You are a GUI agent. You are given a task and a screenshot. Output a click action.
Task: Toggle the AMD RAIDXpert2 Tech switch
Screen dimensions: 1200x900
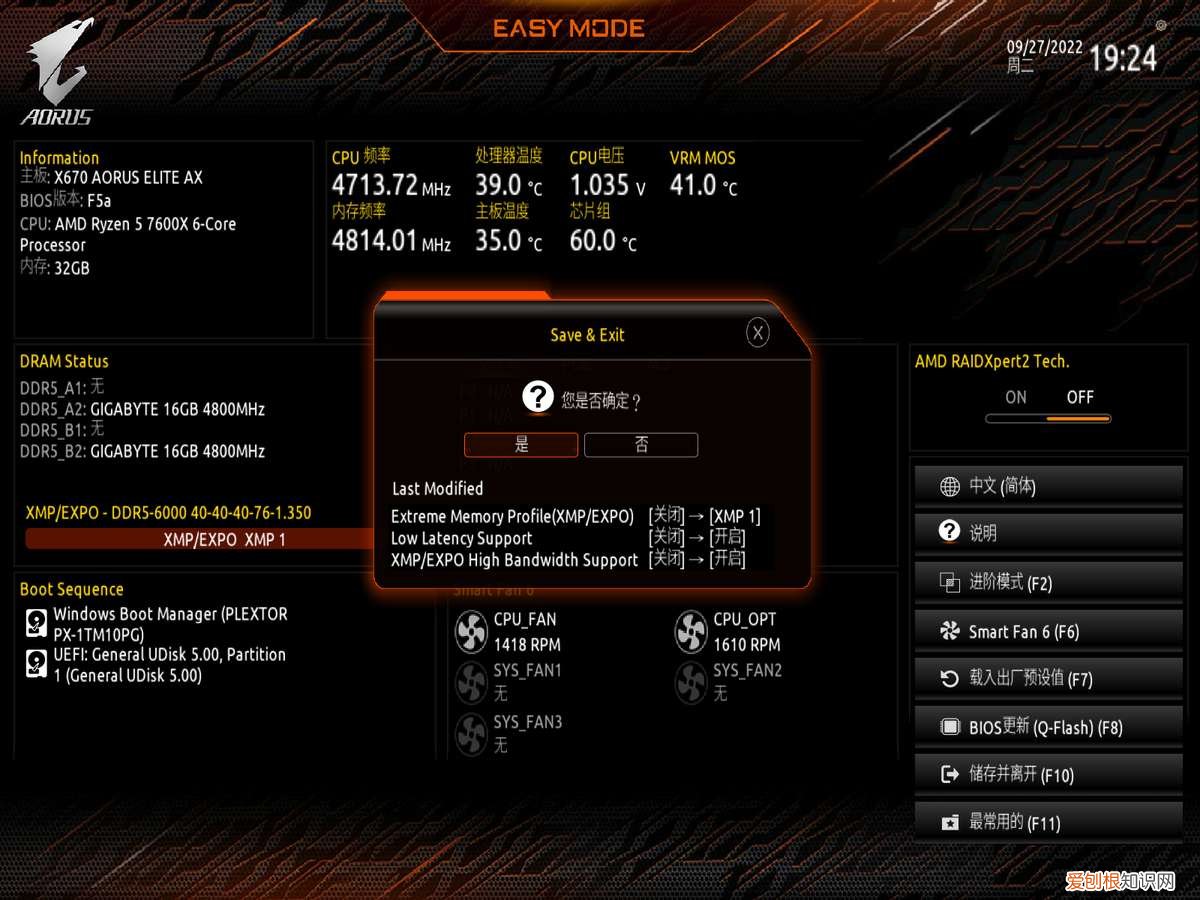click(1048, 418)
